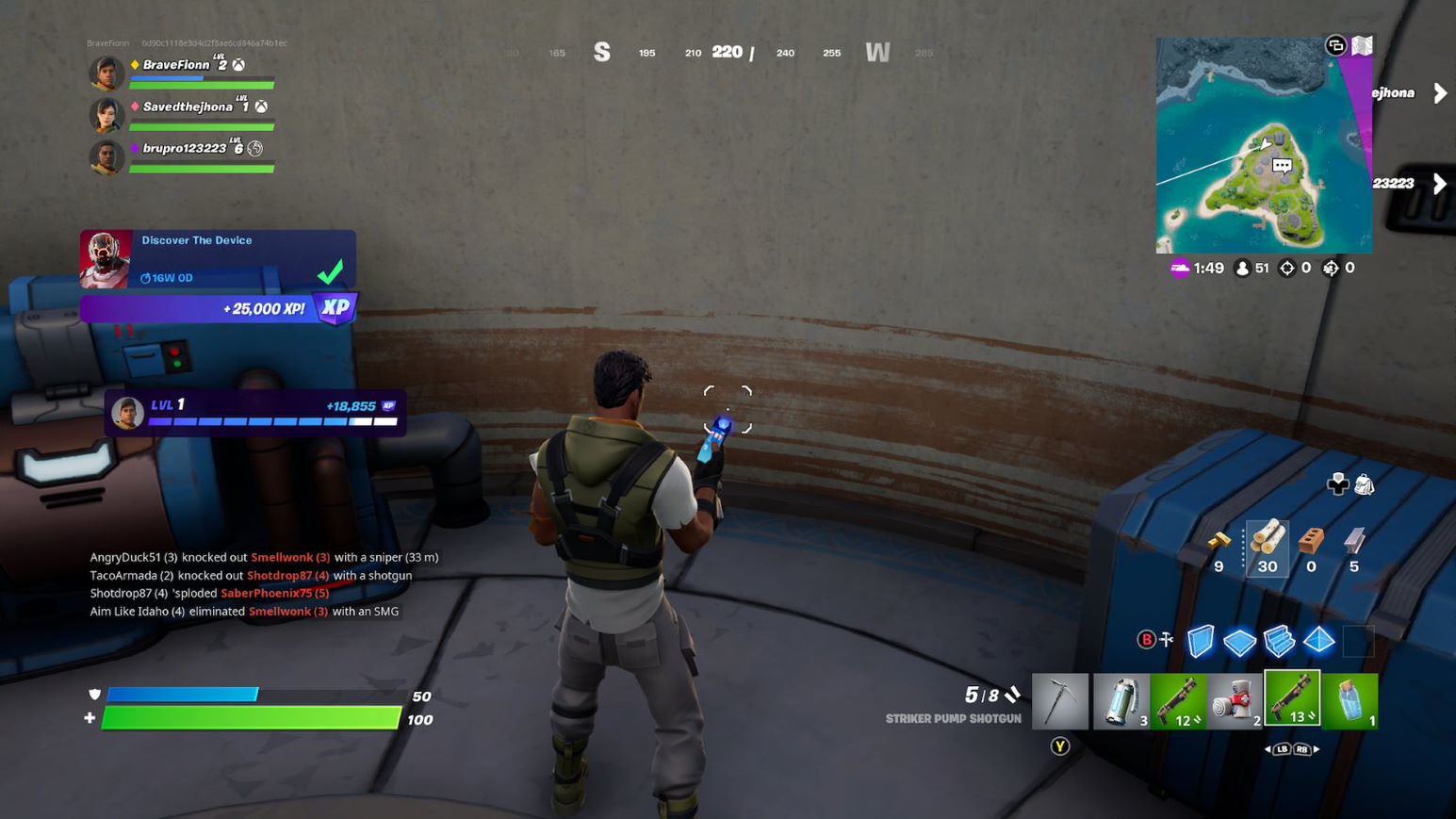The height and width of the screenshot is (819, 1456).
Task: Click the gold bars icon showing 9
Action: (1217, 549)
